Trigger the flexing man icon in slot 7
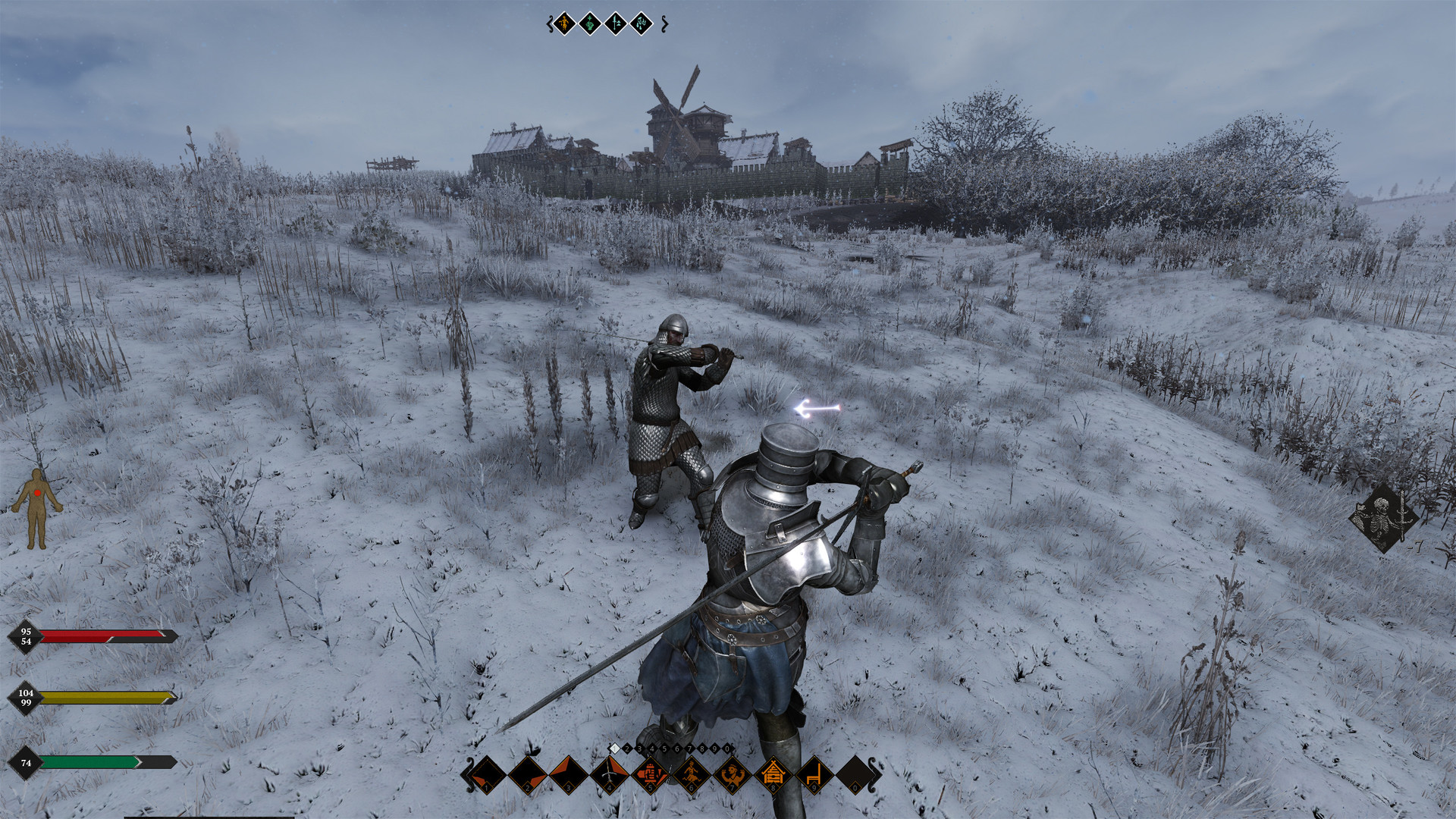This screenshot has height=819, width=1456. tap(733, 774)
